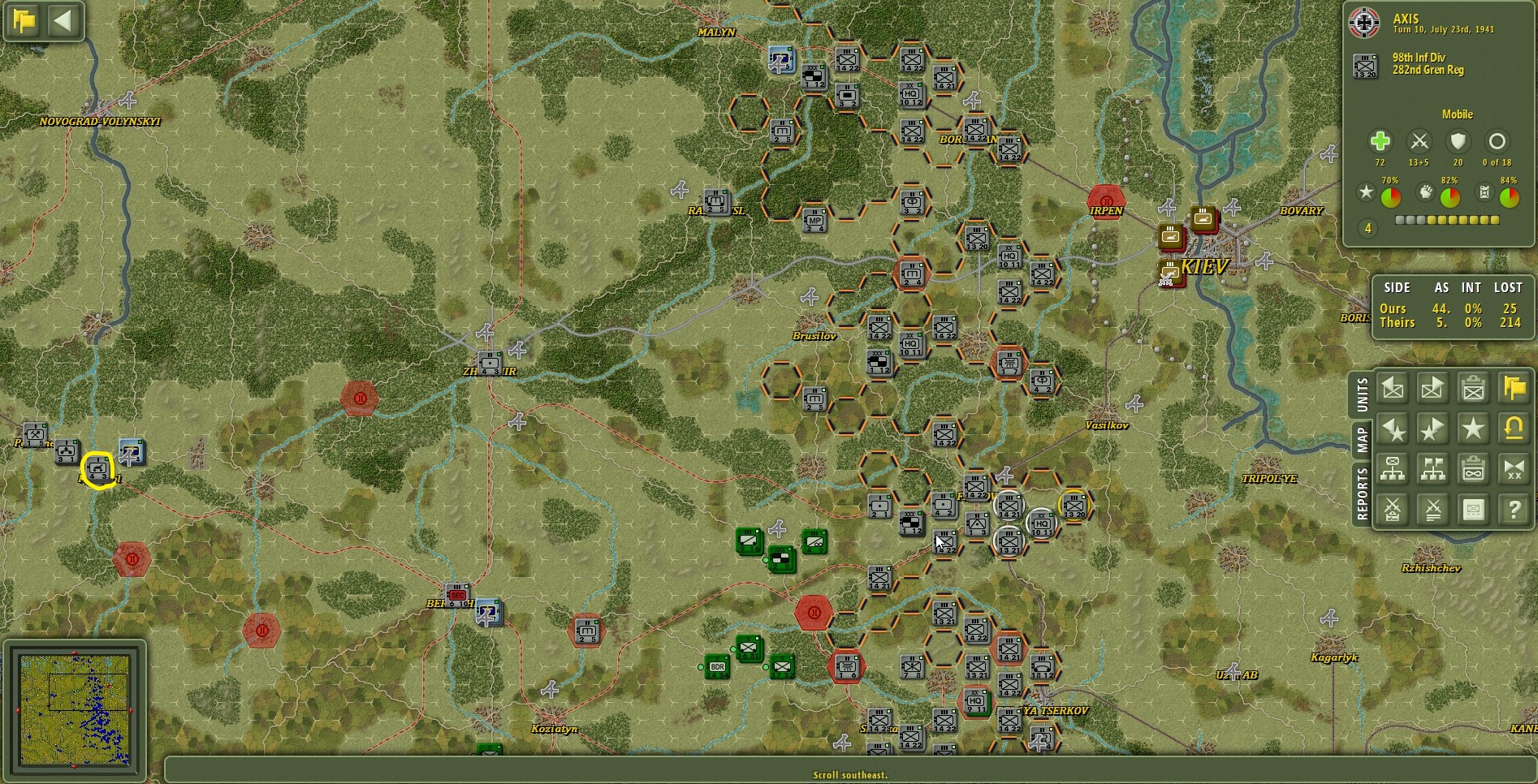Open the formation report clipboard icon

[x=1473, y=468]
